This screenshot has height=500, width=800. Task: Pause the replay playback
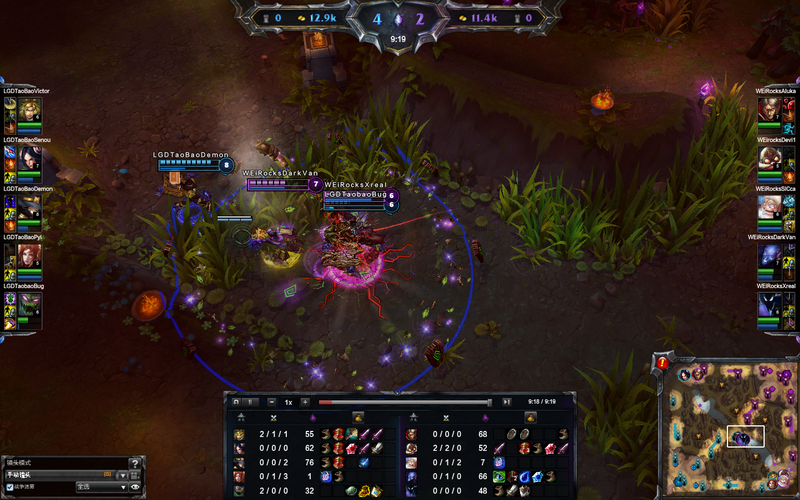[250, 401]
